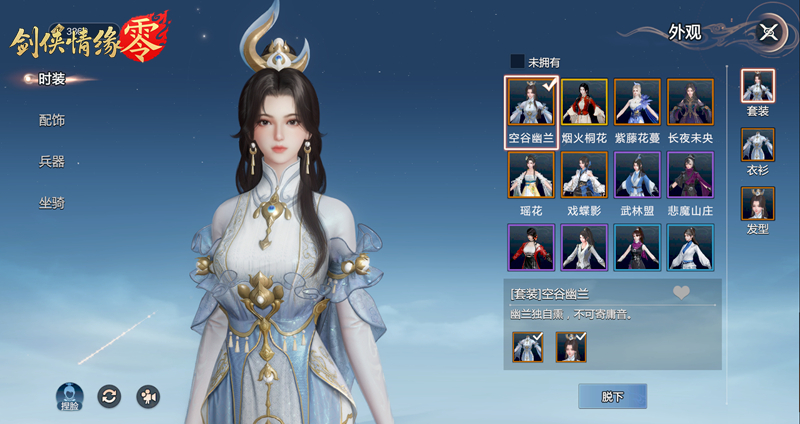Open the 捏脸 face customization
The width and height of the screenshot is (800, 424).
(68, 397)
